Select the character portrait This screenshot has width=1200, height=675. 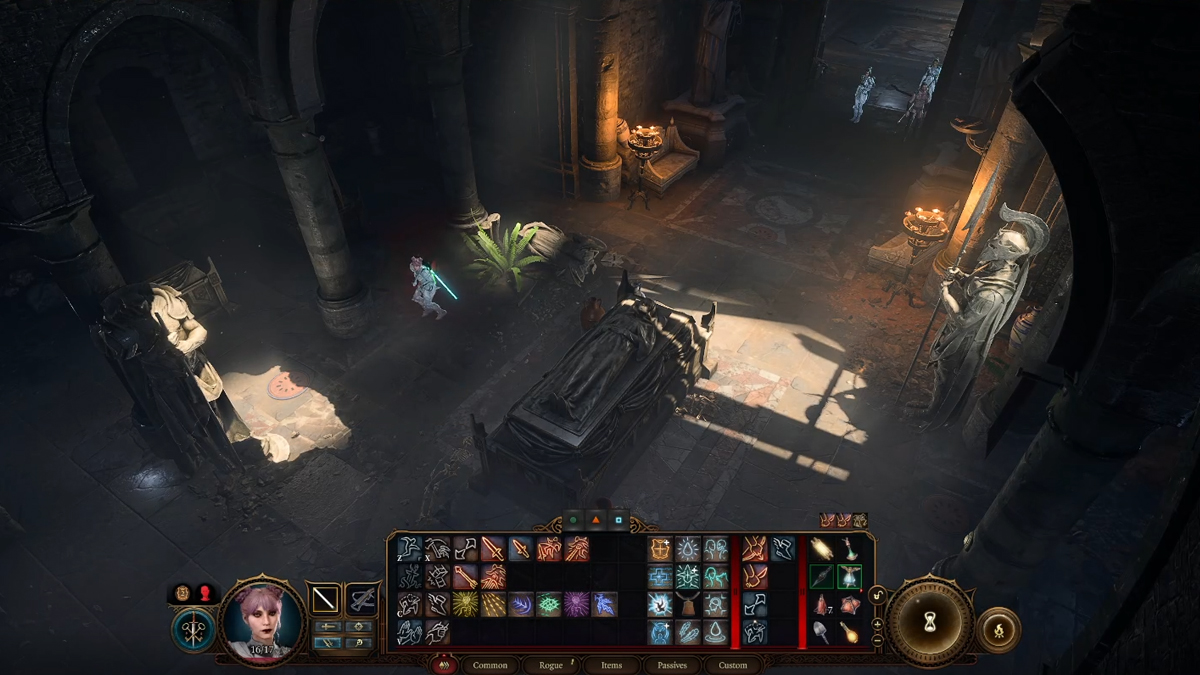point(262,620)
